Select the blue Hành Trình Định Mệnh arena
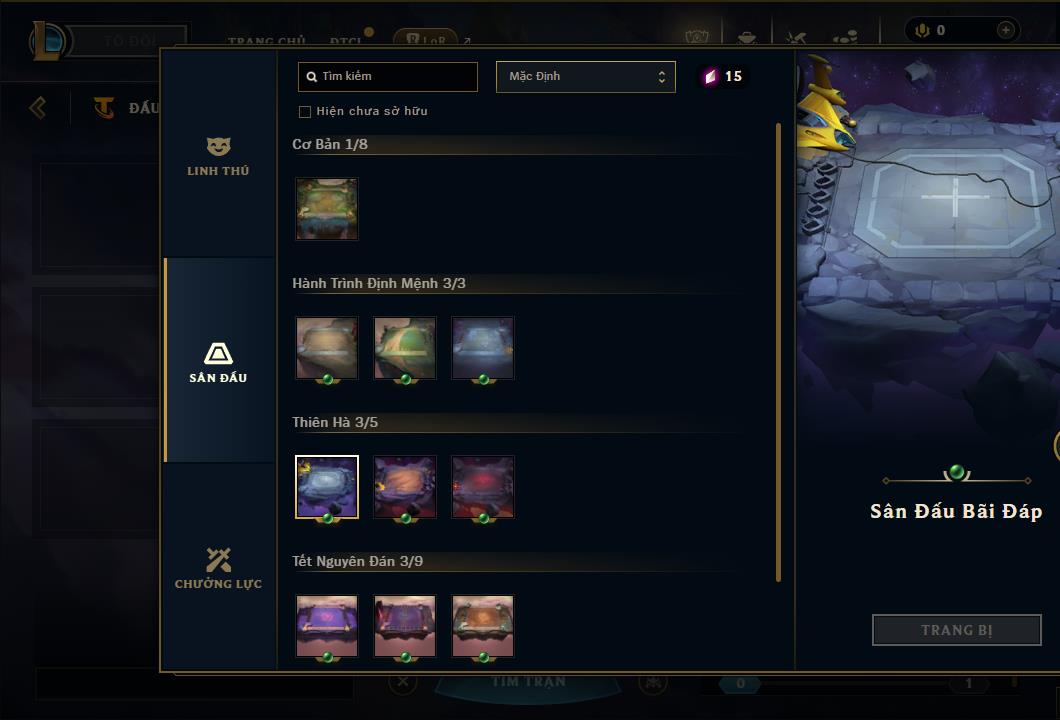 pos(483,348)
